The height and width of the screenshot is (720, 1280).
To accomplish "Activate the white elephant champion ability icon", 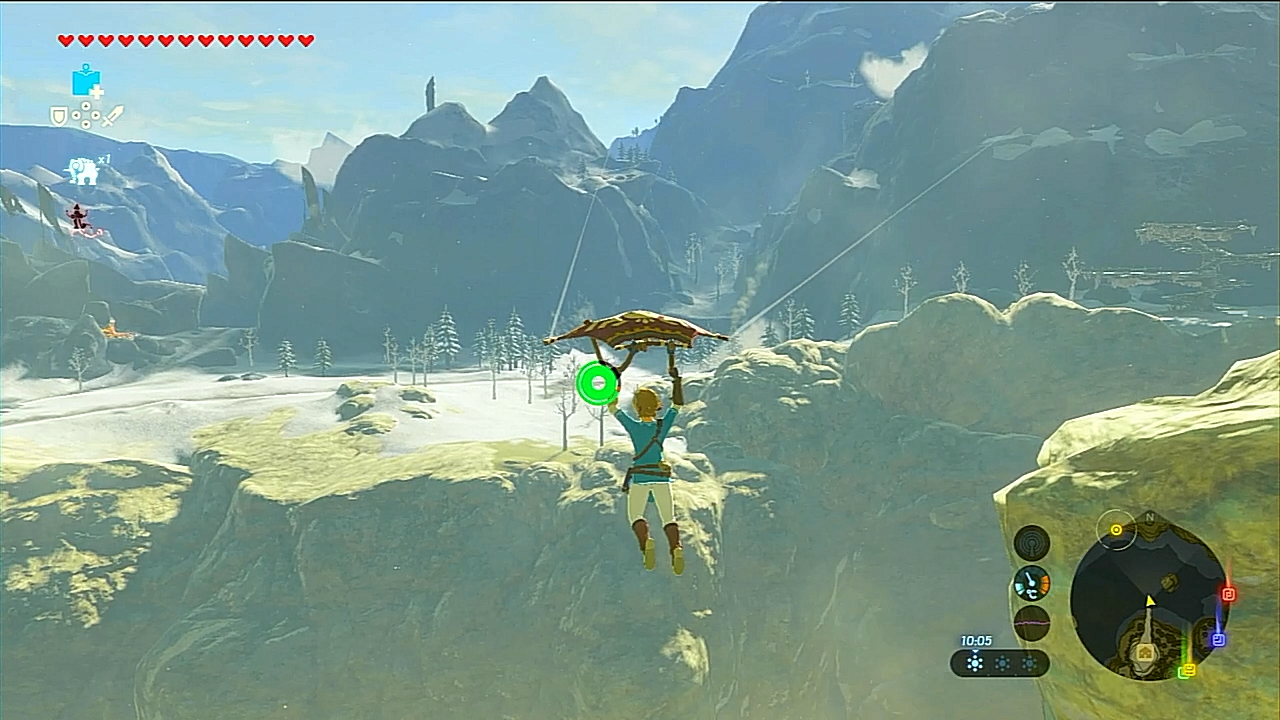I will click(83, 172).
